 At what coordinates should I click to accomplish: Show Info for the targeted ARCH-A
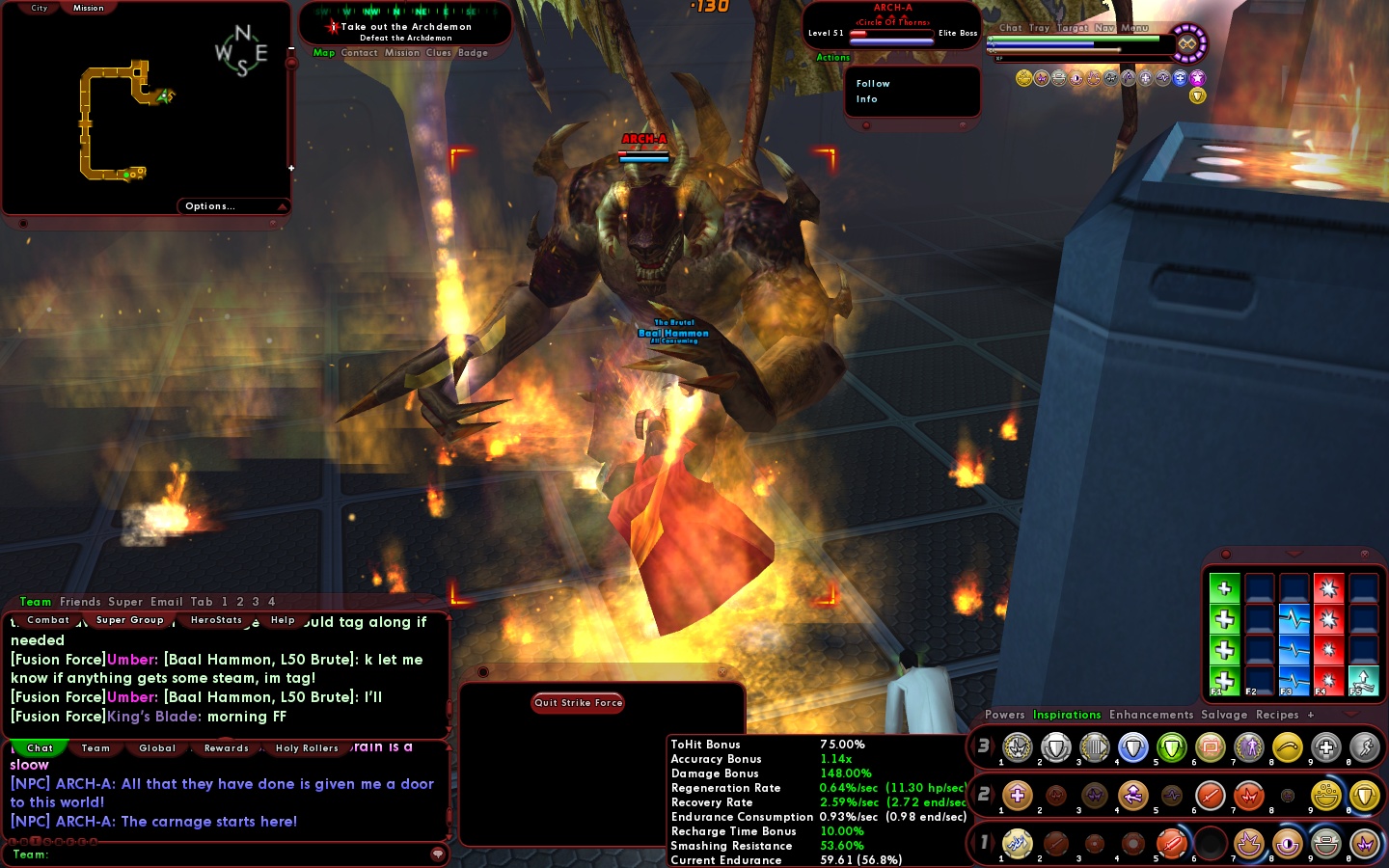[866, 99]
